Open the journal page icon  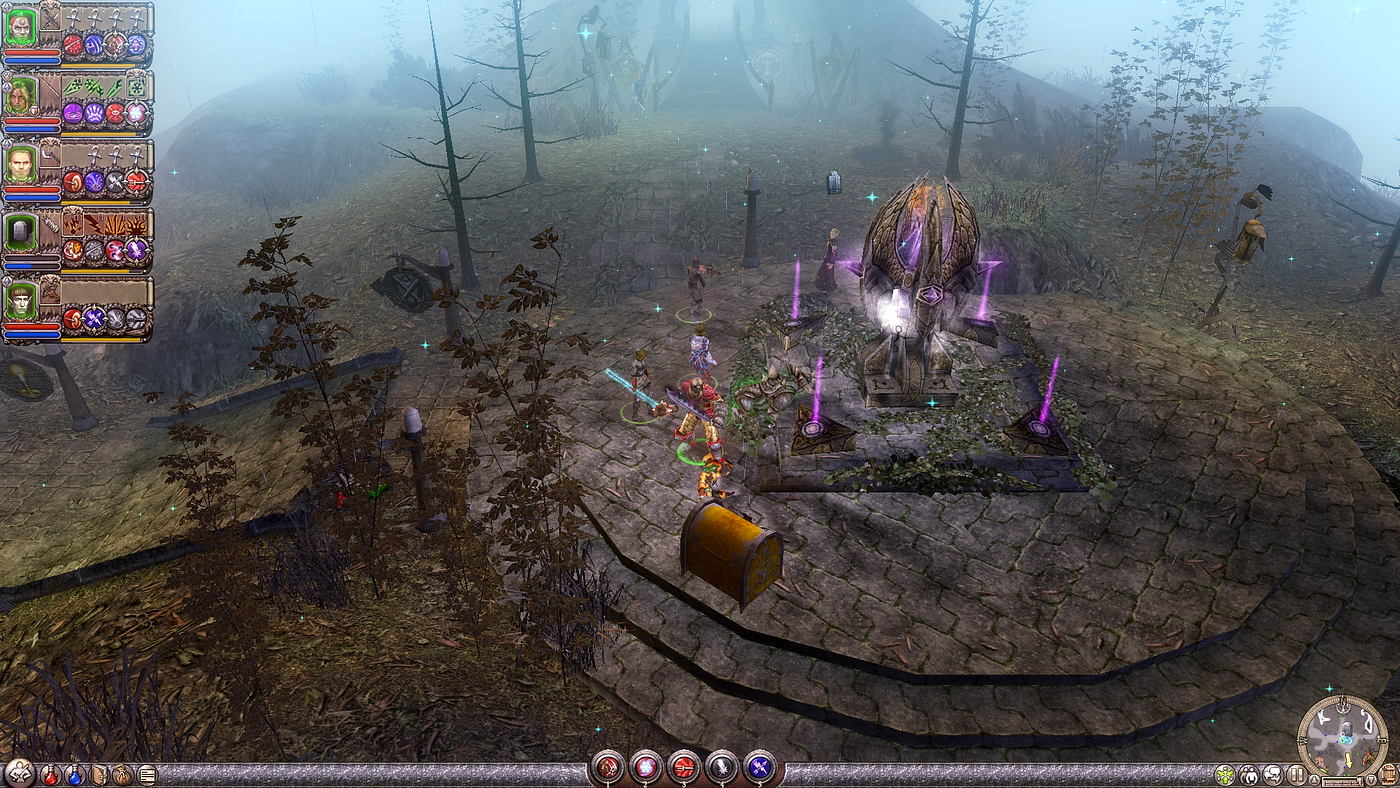point(147,774)
